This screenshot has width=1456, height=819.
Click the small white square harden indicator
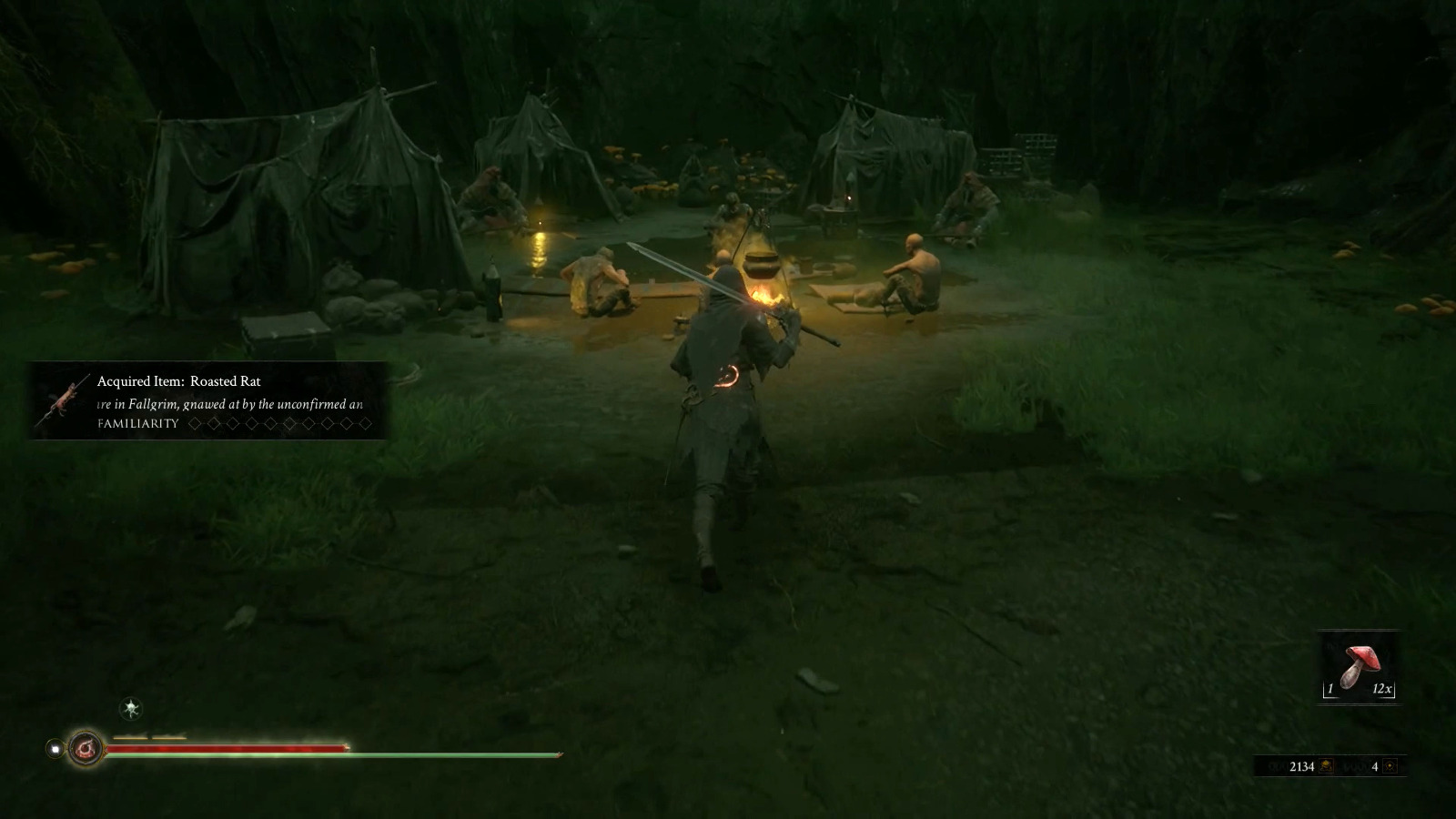pyautogui.click(x=55, y=749)
